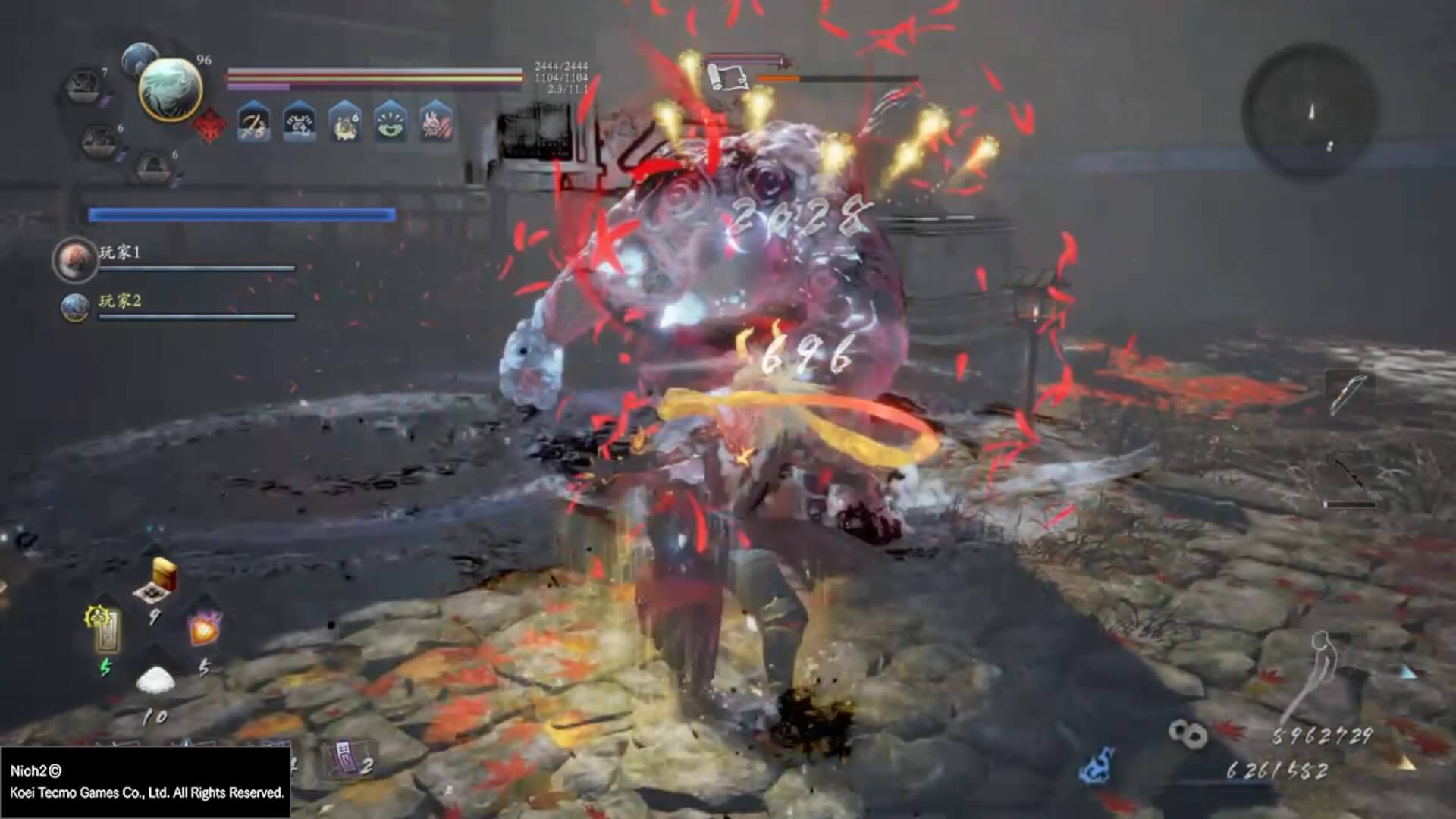Click the guardian spirit portrait orb
The width and height of the screenshot is (1456, 819).
click(170, 89)
